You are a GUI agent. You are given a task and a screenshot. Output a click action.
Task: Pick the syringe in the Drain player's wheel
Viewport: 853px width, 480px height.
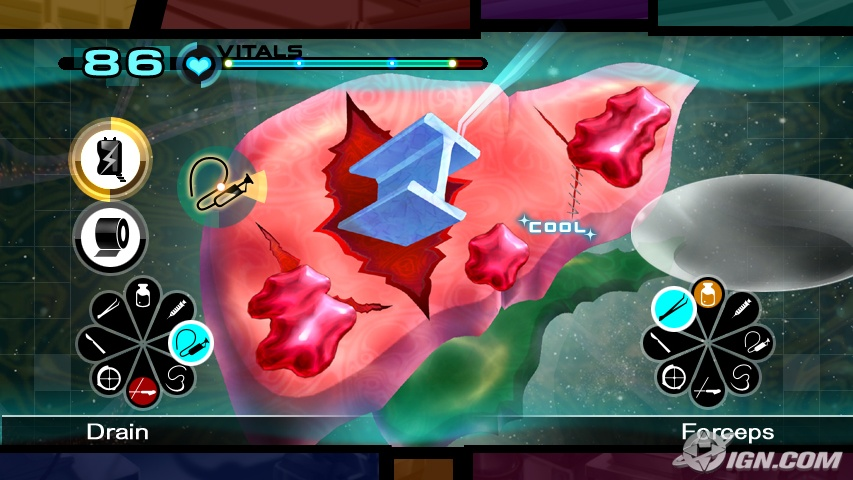pos(177,310)
